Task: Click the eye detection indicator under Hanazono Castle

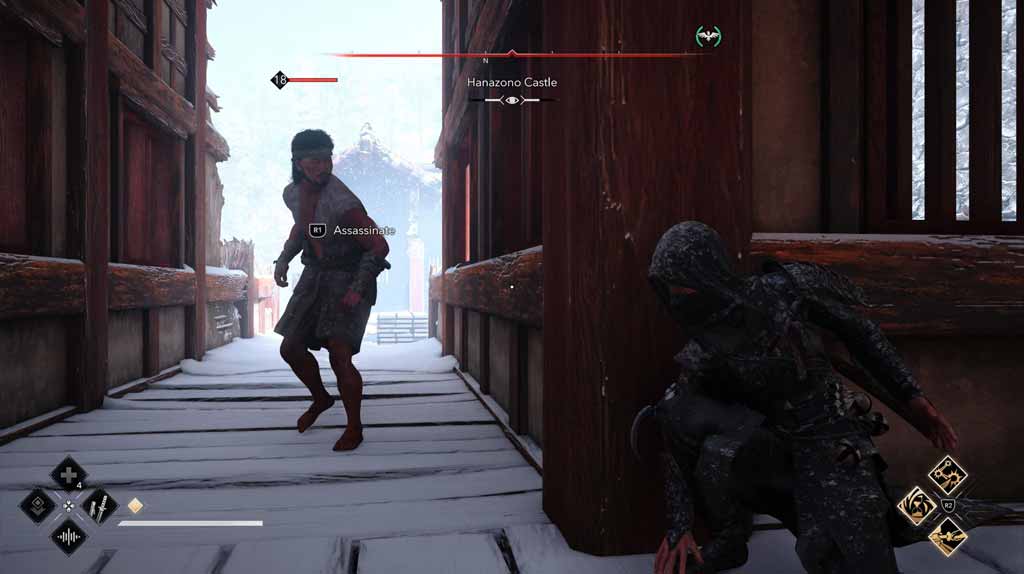Action: pyautogui.click(x=512, y=100)
